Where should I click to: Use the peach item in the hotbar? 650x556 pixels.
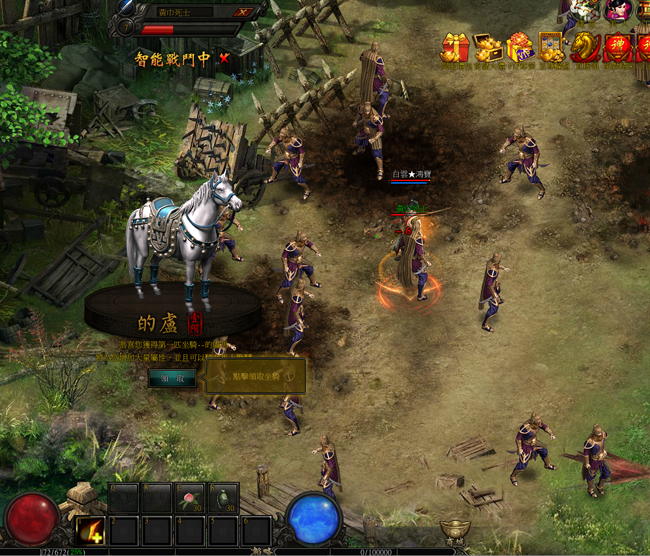(x=189, y=498)
